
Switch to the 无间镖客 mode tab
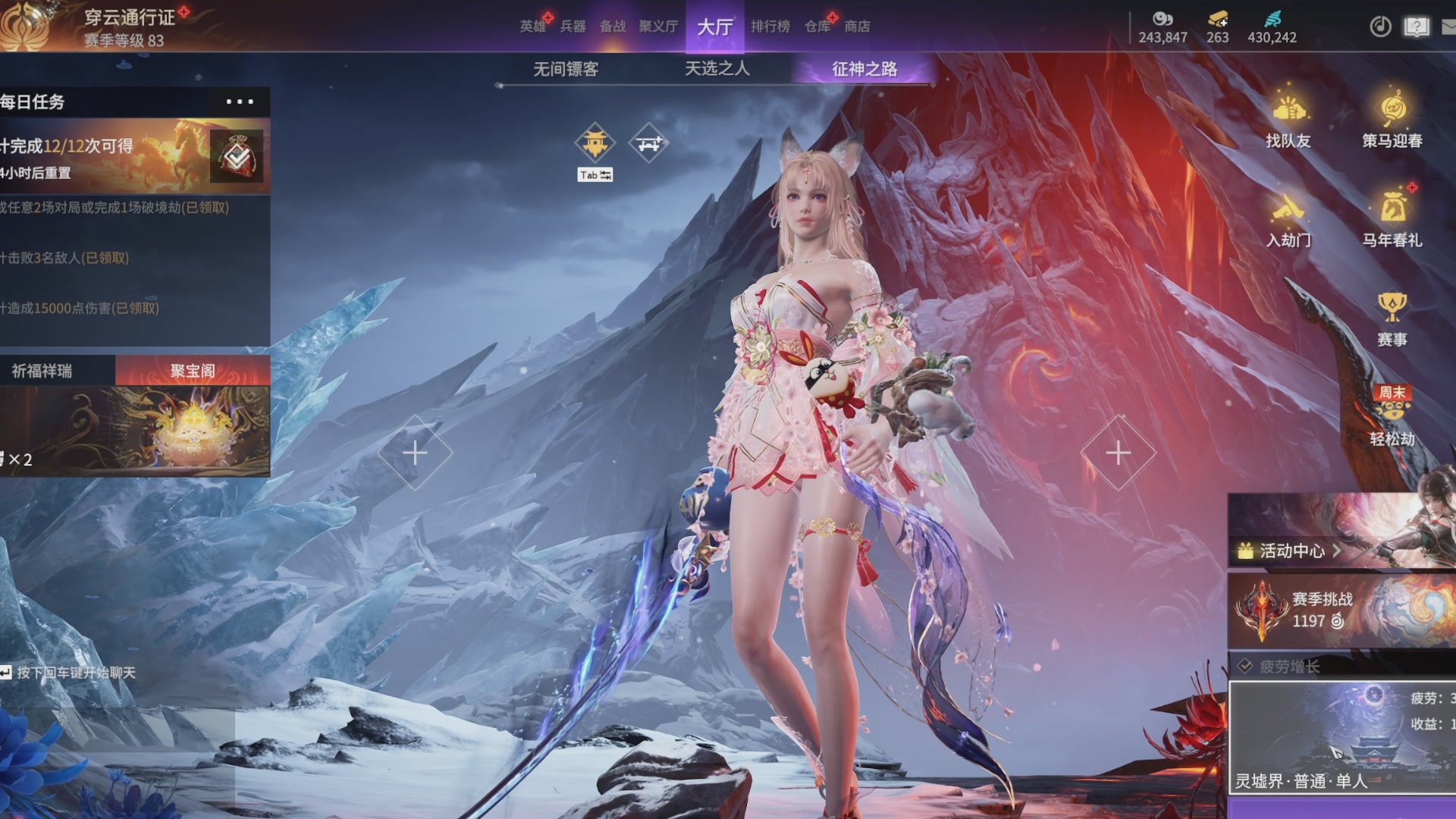(566, 69)
